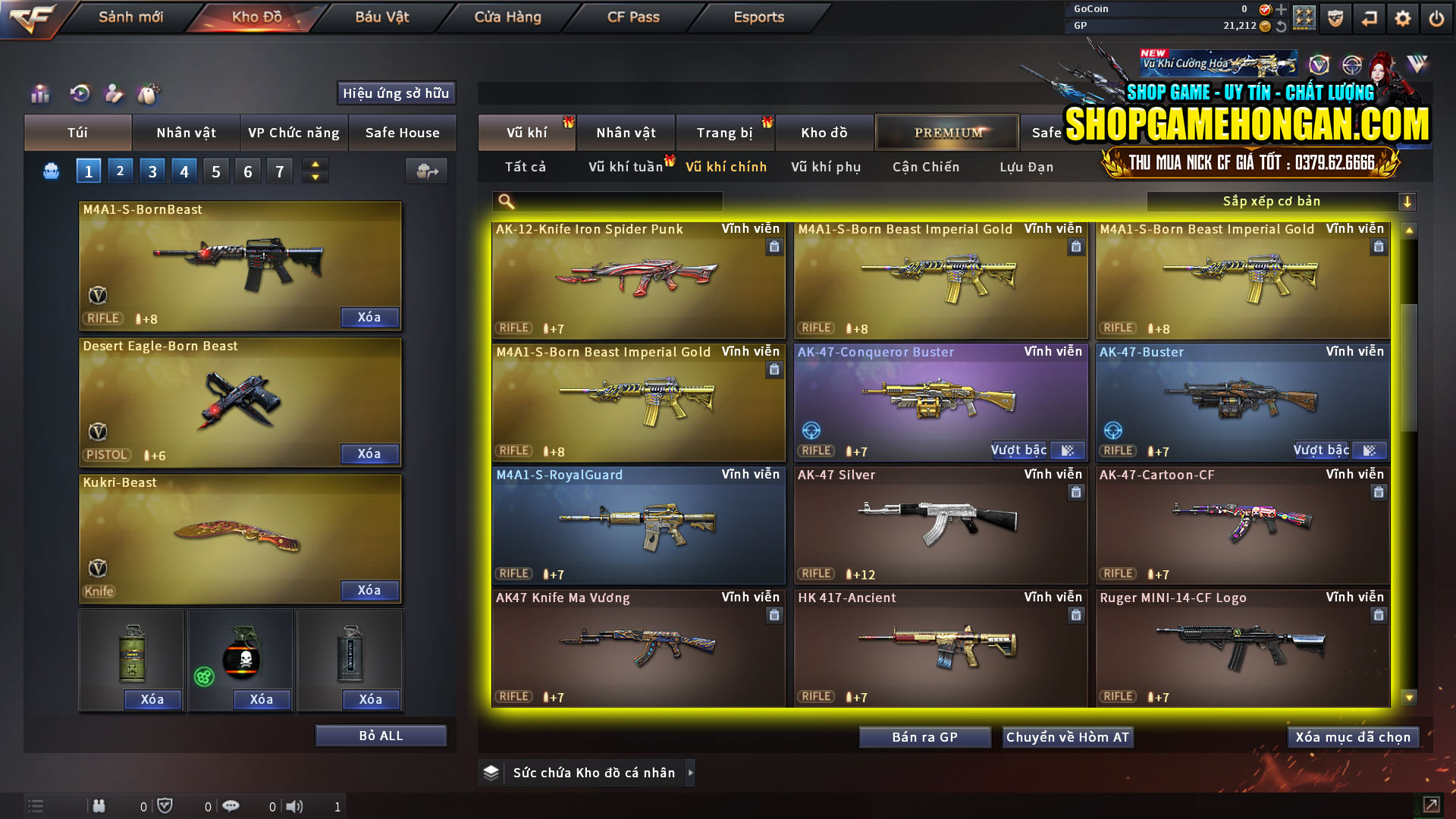The image size is (1456, 819).
Task: Select the character enhancement icon in top toolbar
Action: (x=115, y=94)
